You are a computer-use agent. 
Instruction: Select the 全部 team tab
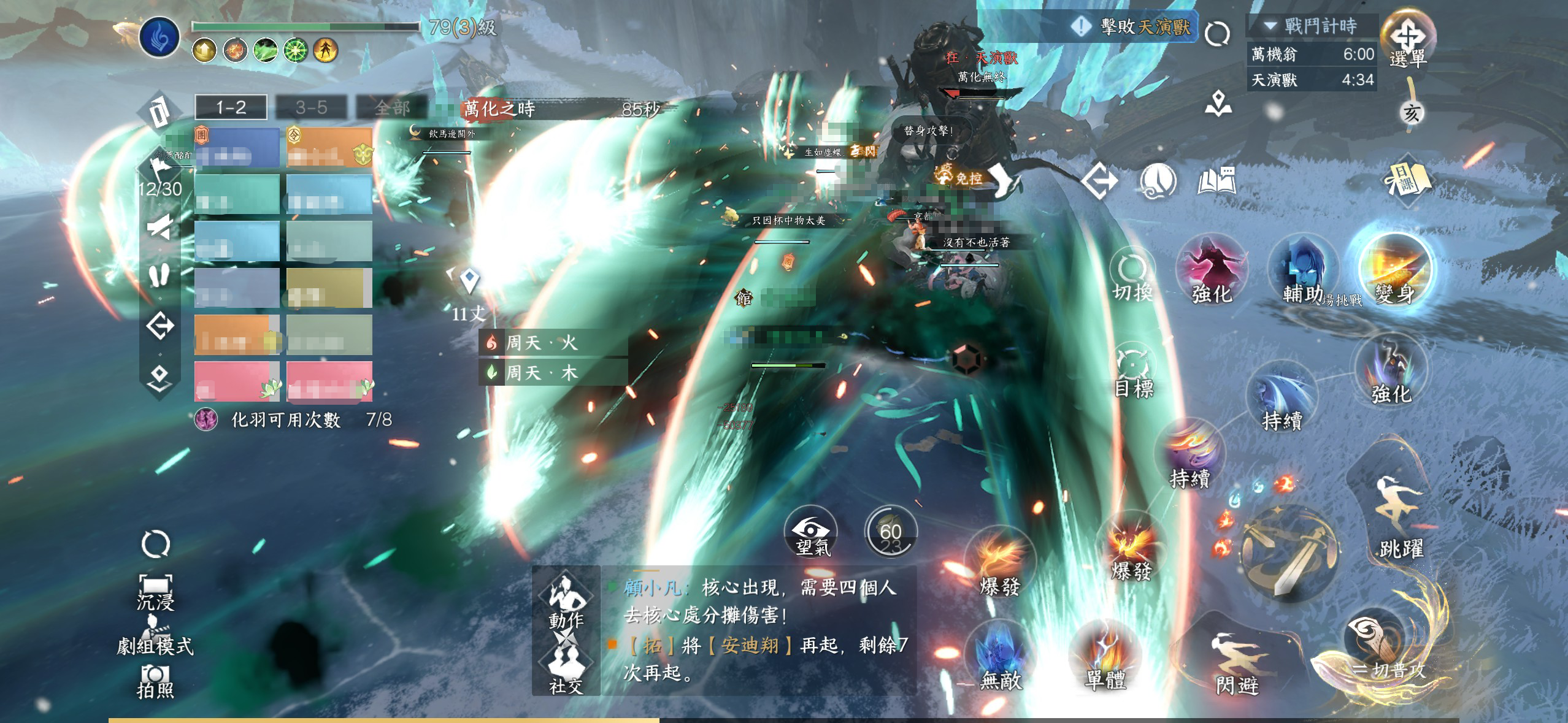[392, 108]
